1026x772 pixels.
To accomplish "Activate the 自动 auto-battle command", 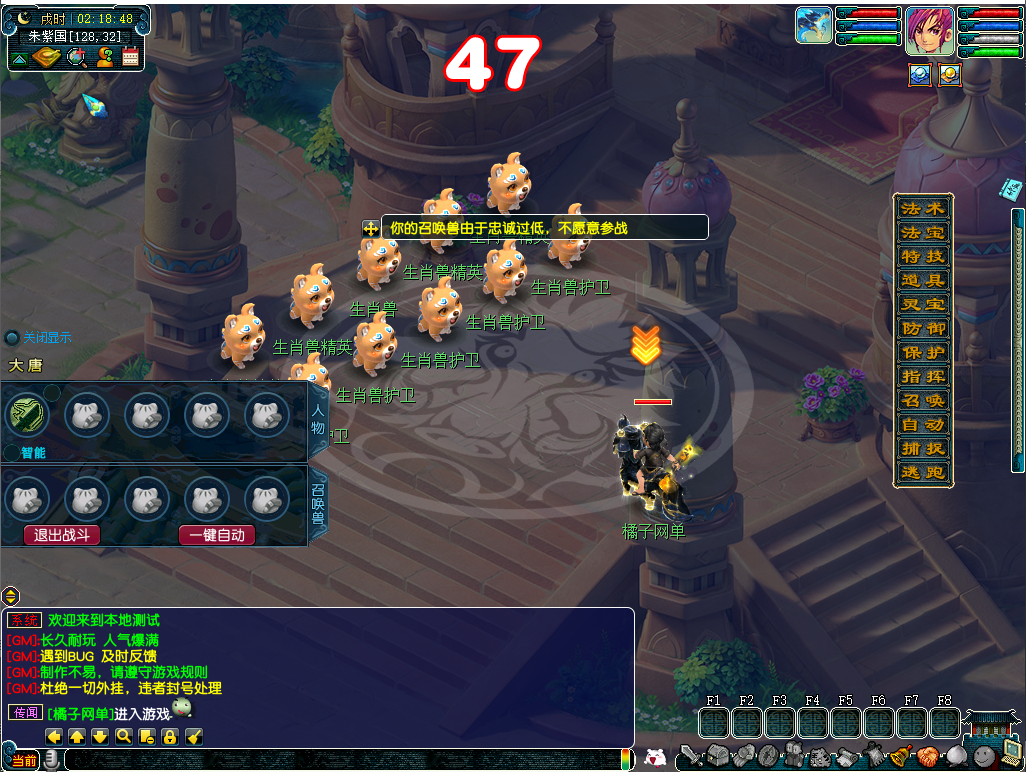I will pos(922,425).
